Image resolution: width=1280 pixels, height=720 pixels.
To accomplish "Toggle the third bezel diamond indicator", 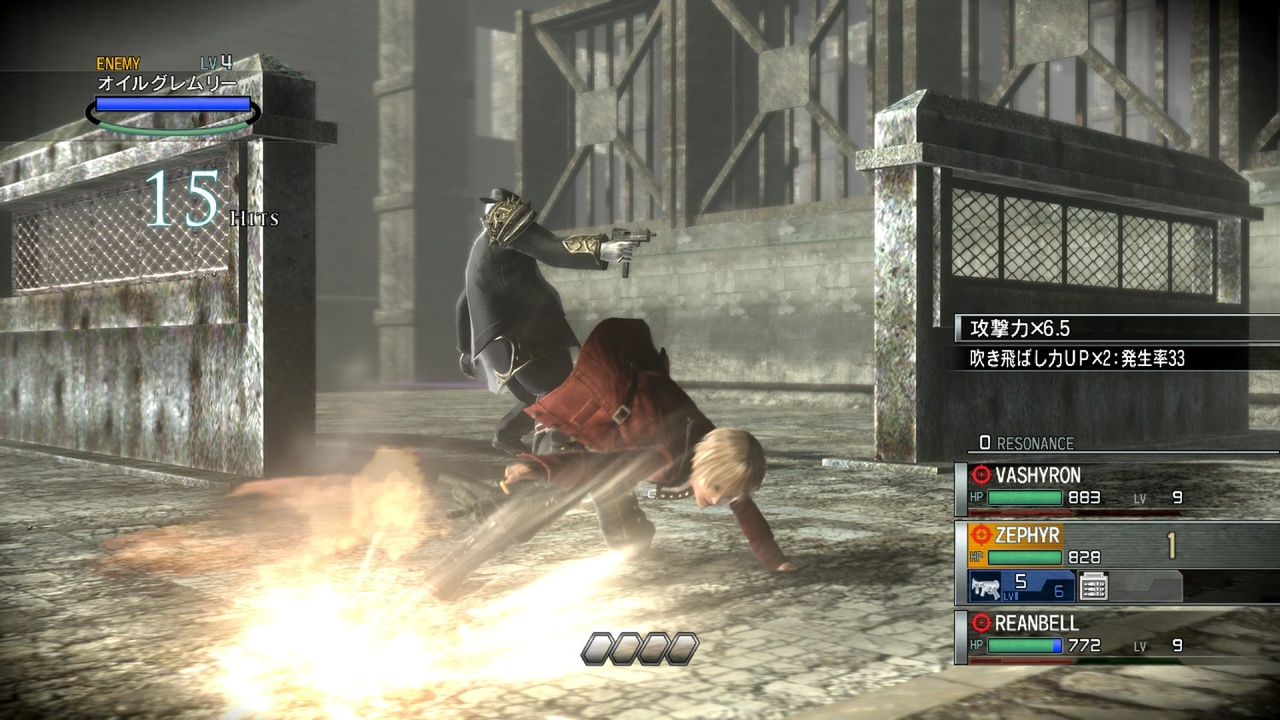I will point(653,648).
